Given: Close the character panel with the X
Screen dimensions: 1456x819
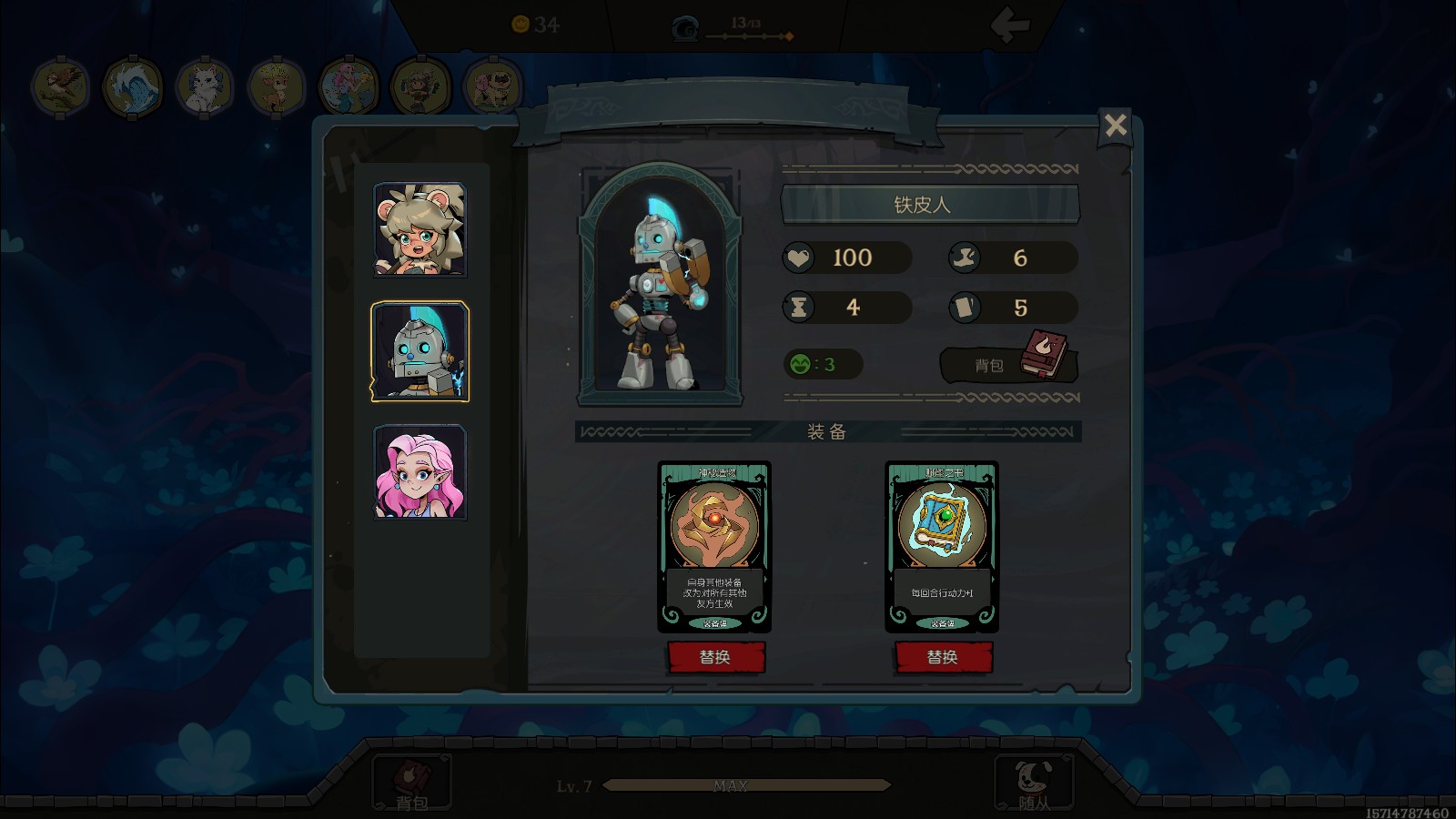Looking at the screenshot, I should tap(1115, 125).
